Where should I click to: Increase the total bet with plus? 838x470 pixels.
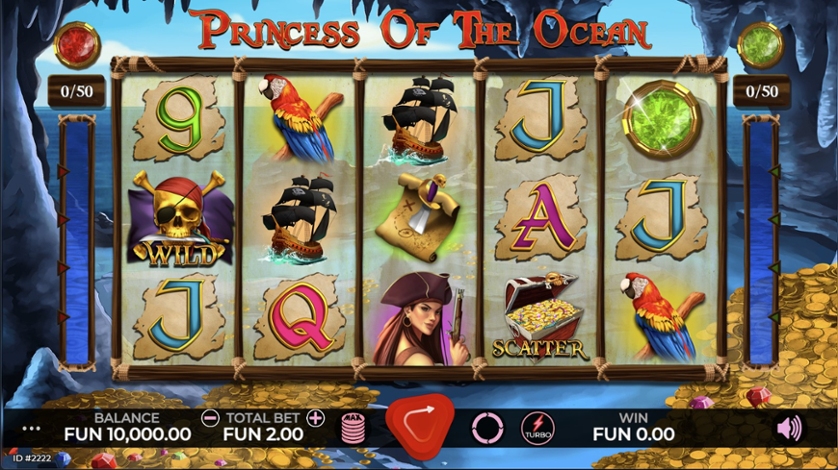pos(316,418)
